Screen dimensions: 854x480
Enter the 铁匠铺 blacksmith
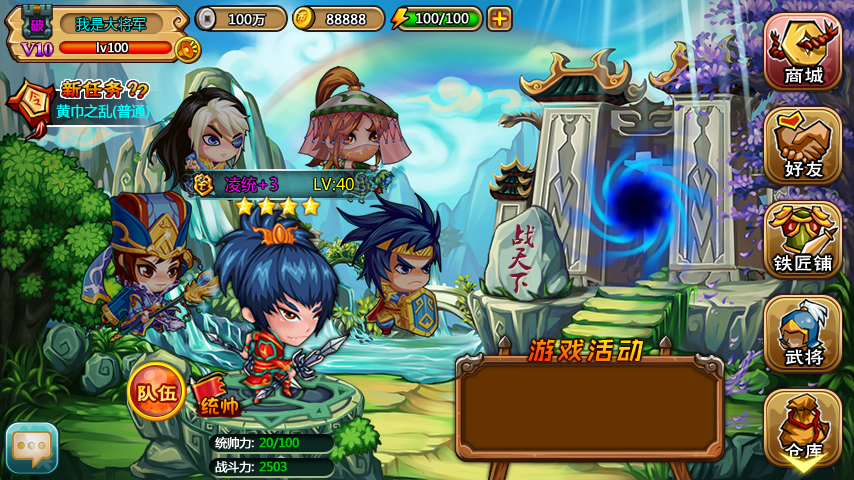(803, 239)
